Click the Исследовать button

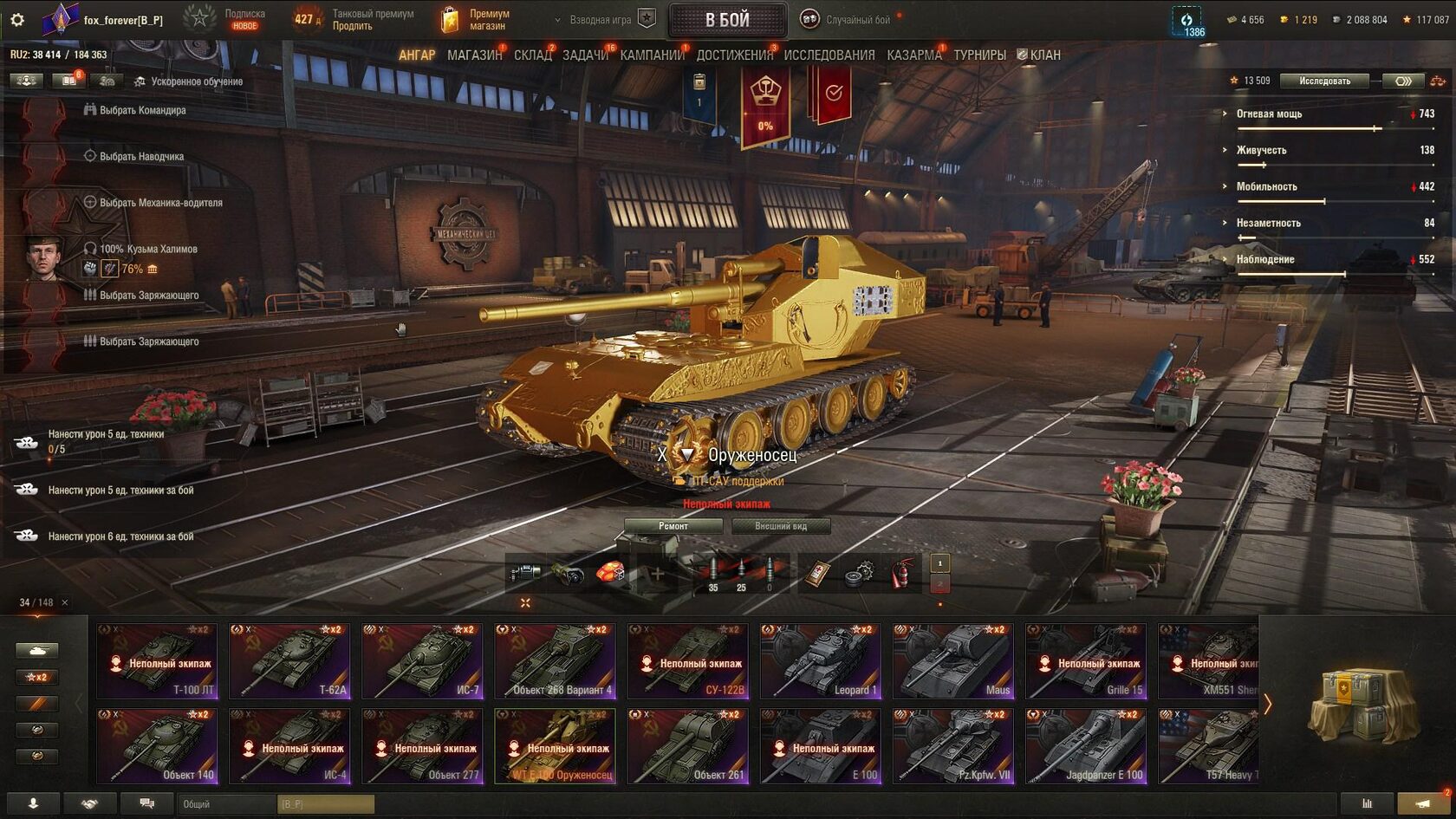1324,81
